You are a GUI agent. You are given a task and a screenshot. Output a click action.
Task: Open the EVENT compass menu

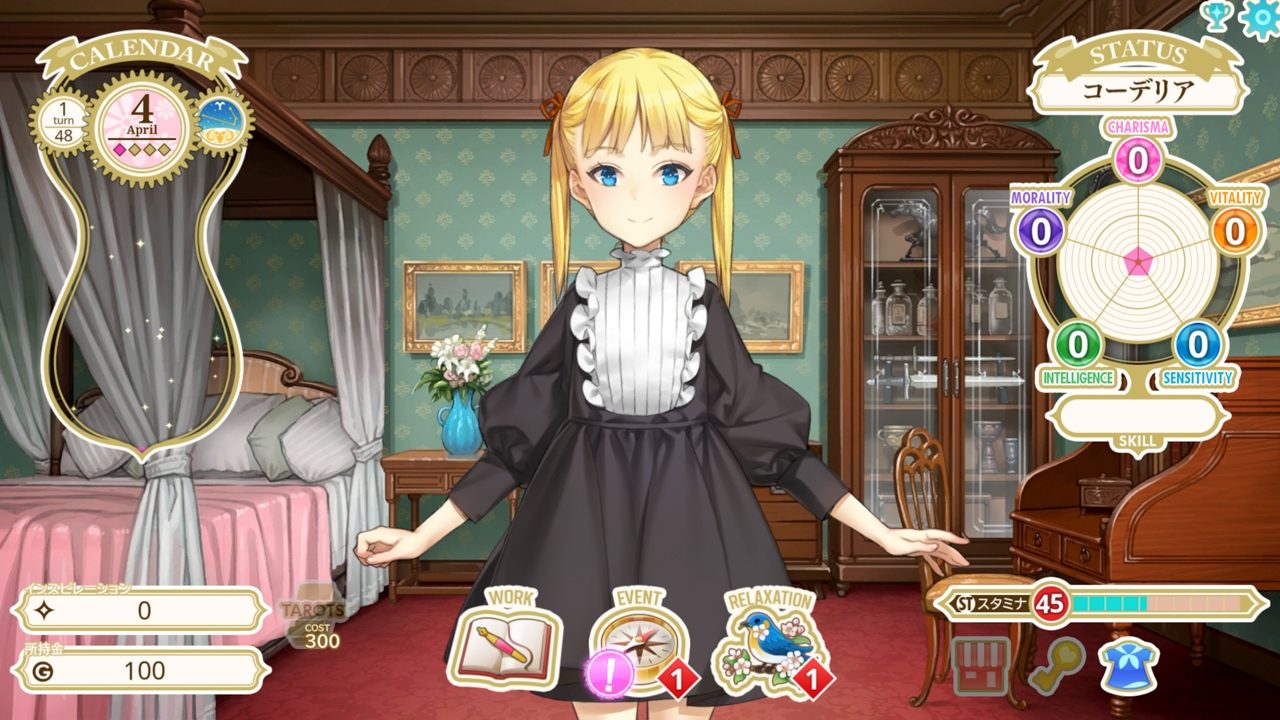coord(640,642)
